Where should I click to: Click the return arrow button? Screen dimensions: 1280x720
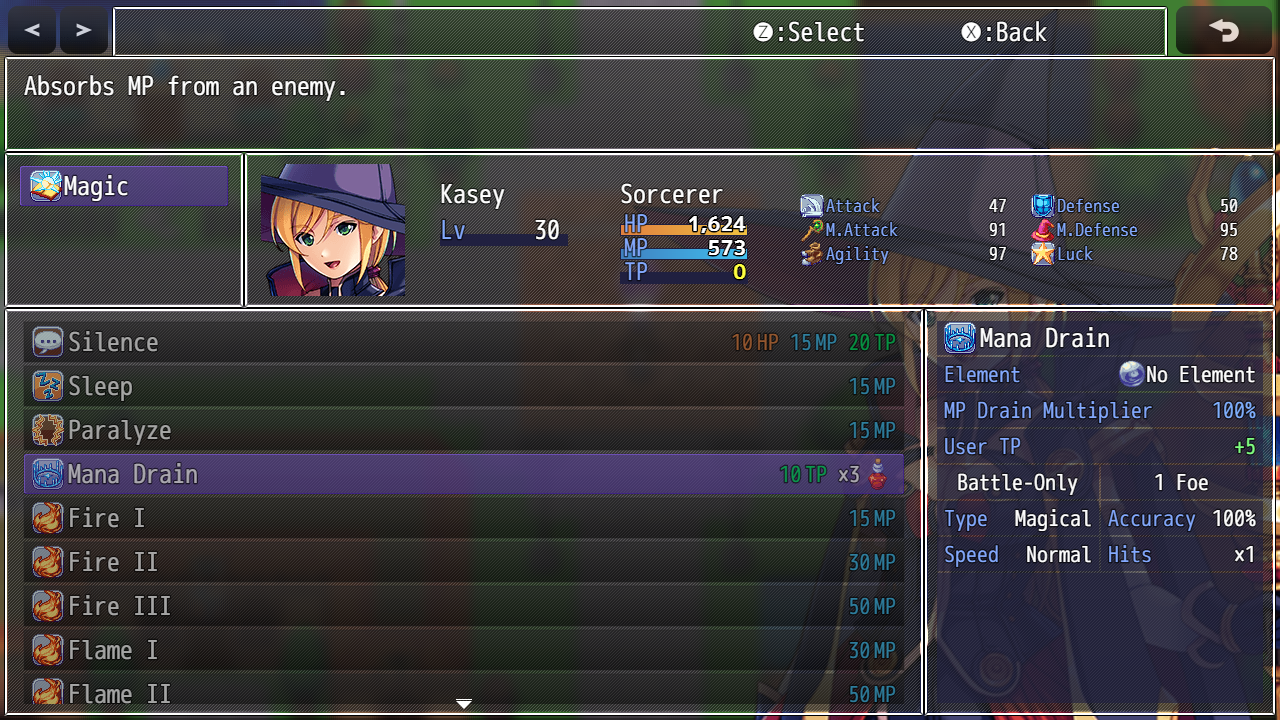1223,31
